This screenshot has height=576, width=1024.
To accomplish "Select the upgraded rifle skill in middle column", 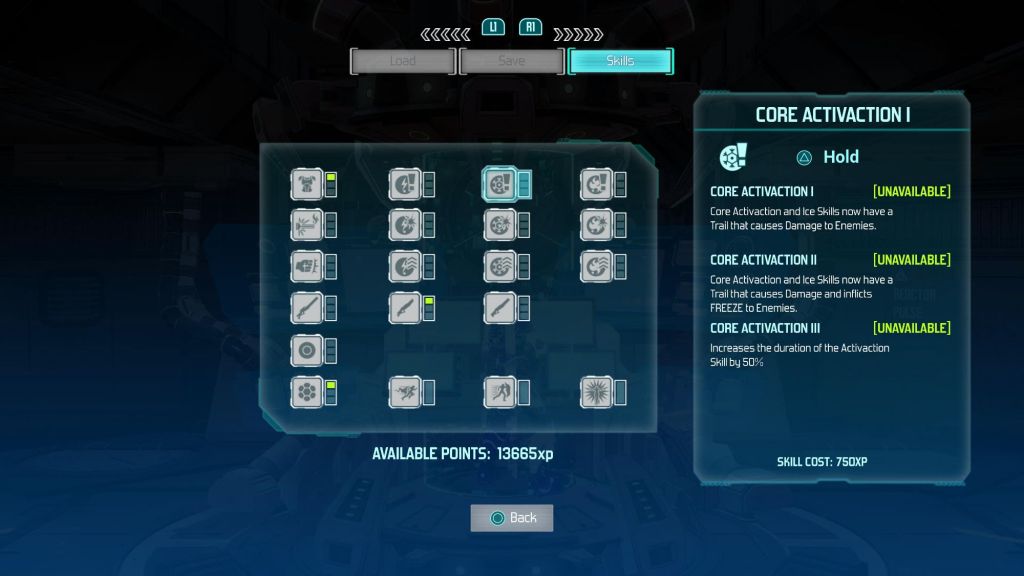I will [x=404, y=308].
